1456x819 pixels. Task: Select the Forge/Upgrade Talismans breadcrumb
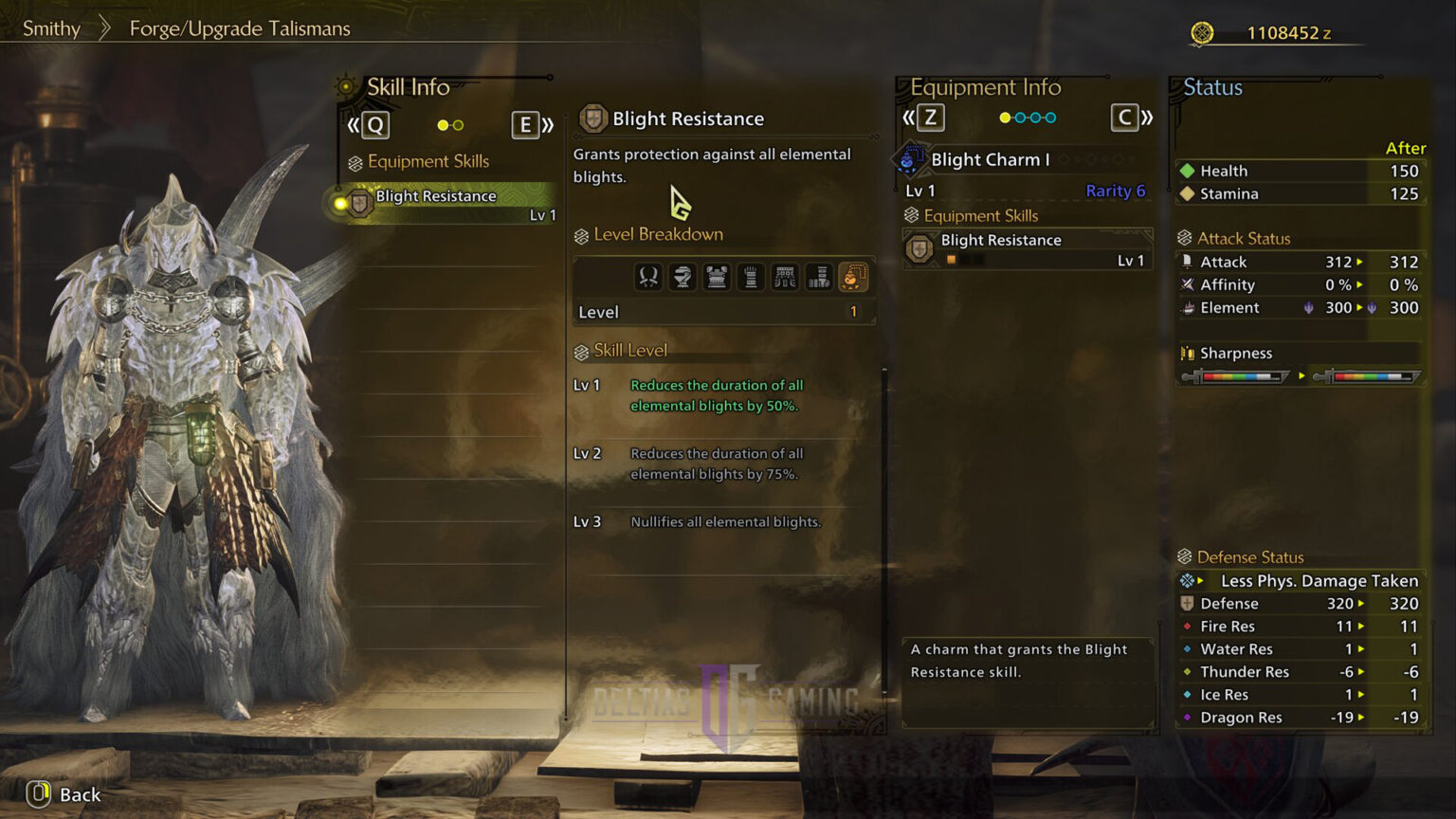[x=239, y=28]
